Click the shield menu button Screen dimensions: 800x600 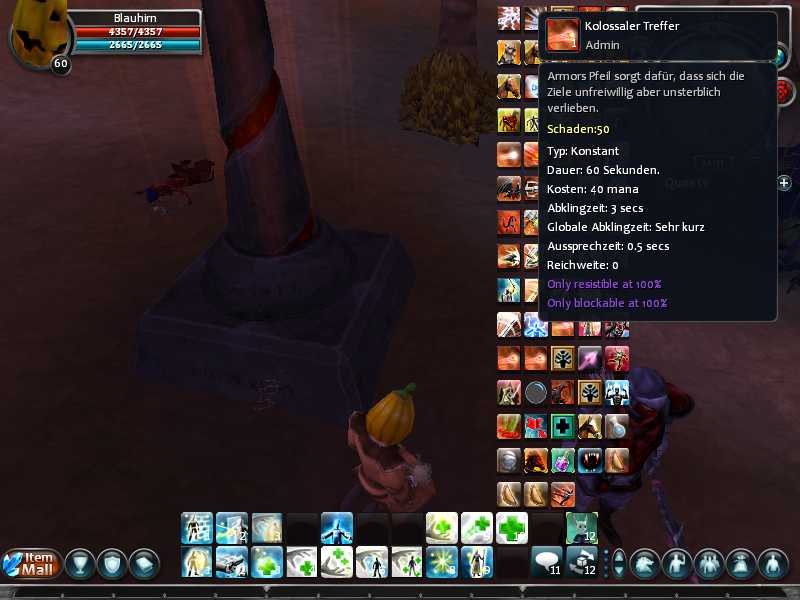coord(113,563)
